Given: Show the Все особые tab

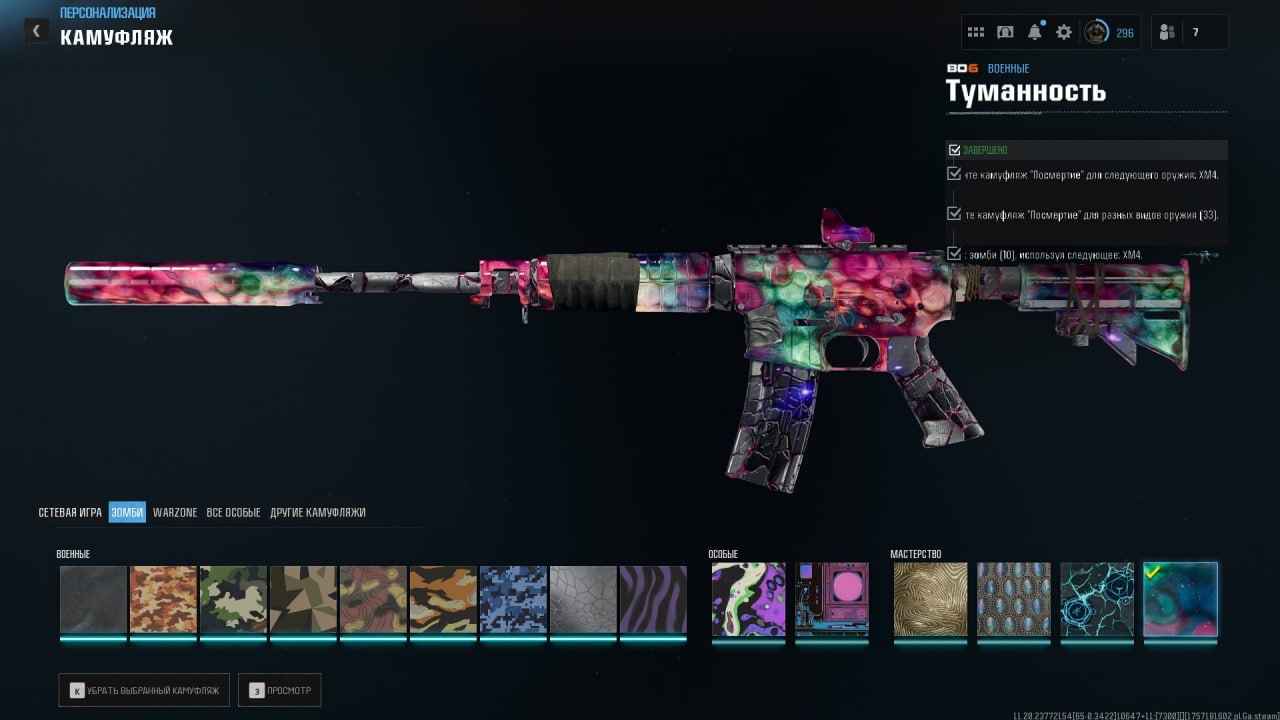Looking at the screenshot, I should pyautogui.click(x=233, y=512).
